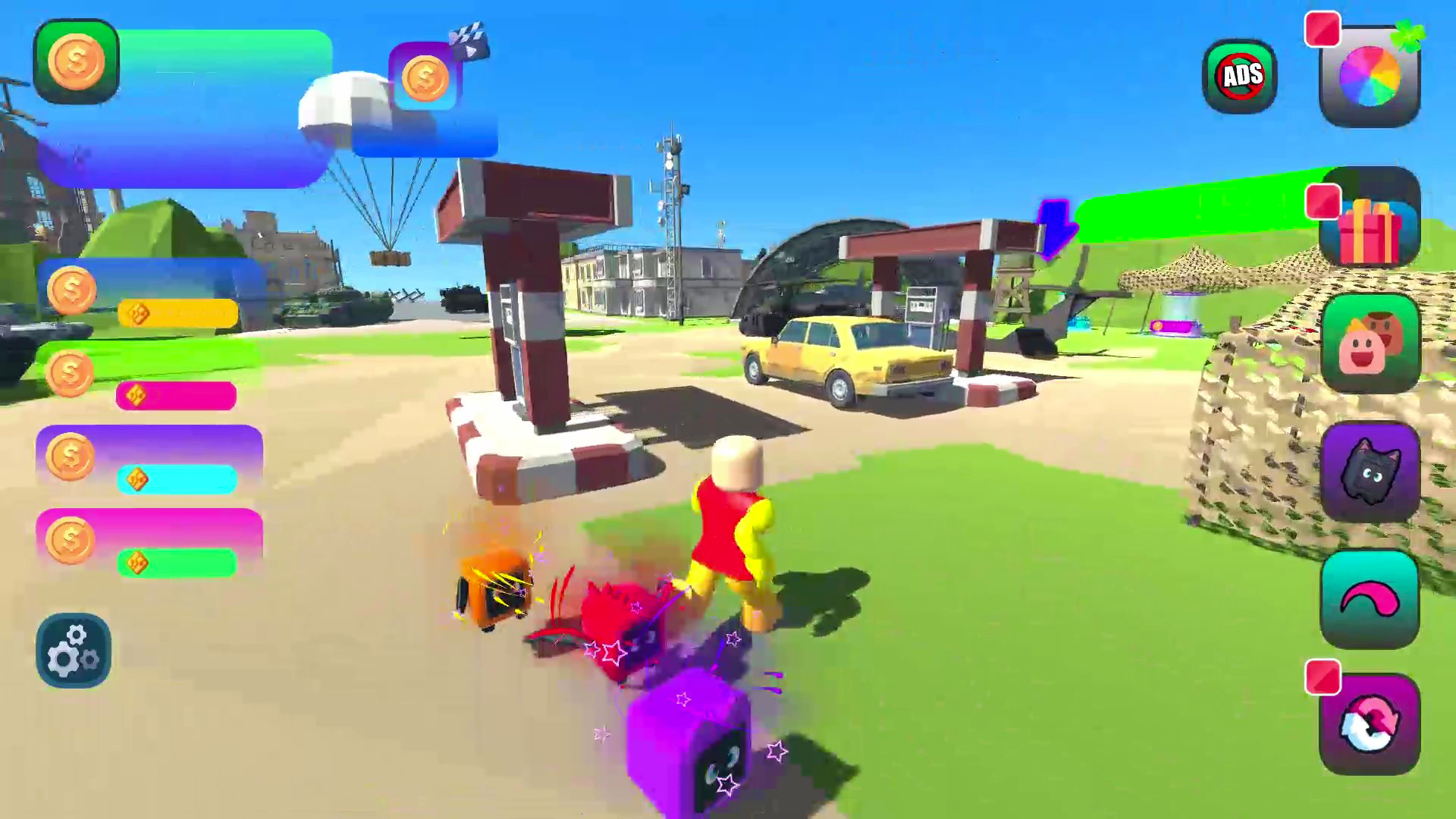Viewport: 1456px width, 819px height.
Task: Open the black cat pet icon
Action: pyautogui.click(x=1371, y=470)
